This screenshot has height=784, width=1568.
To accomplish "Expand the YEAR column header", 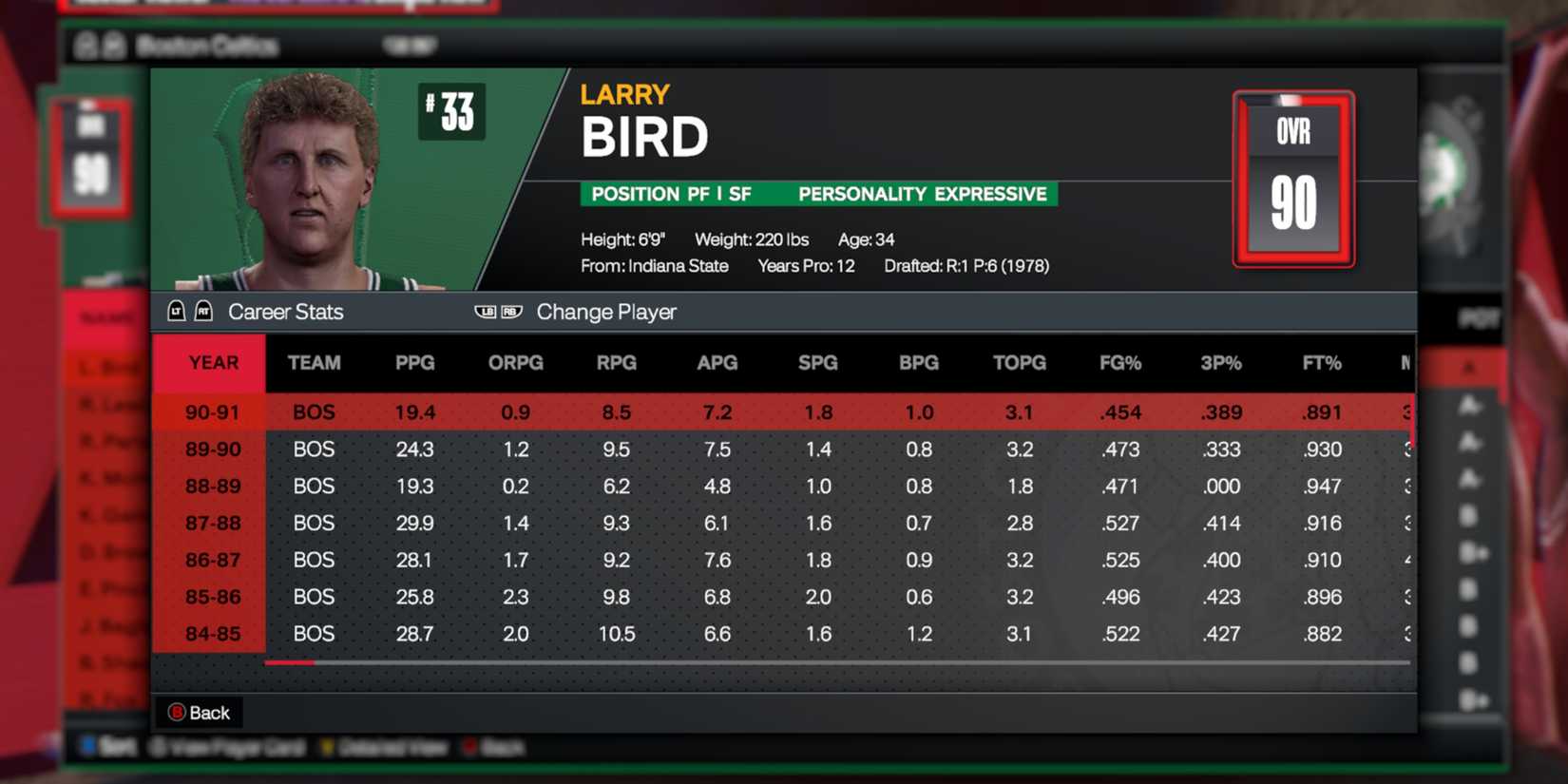I will pyautogui.click(x=211, y=362).
